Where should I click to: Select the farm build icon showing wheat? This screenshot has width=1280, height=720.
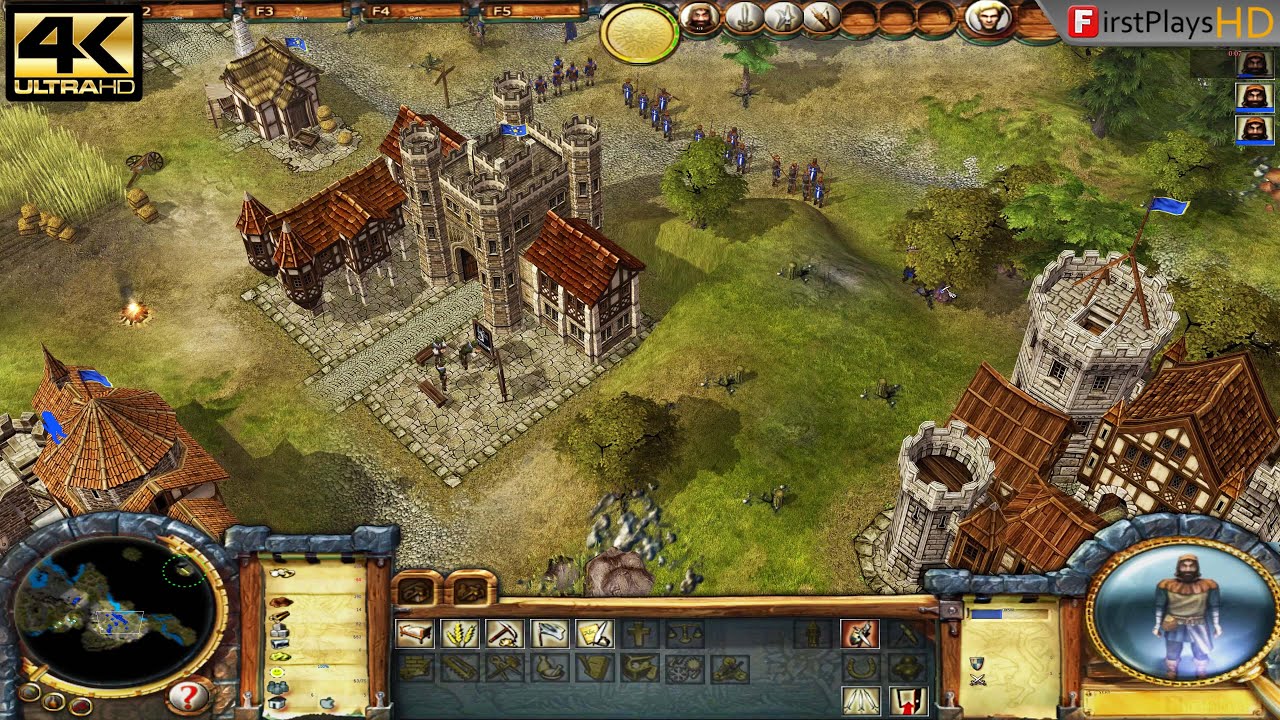(459, 633)
